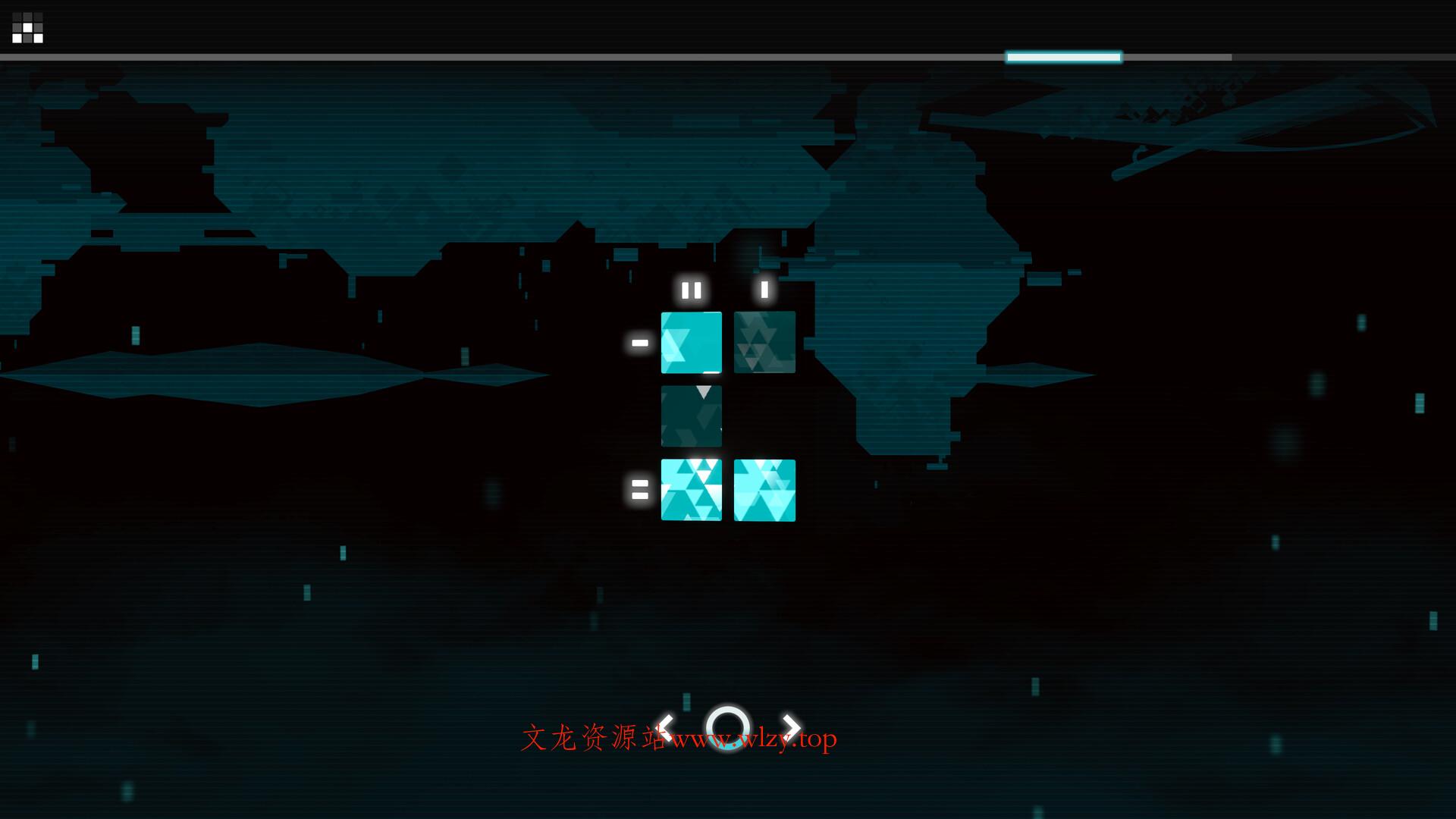Toggle the dark teal tile under the "I" symbol
This screenshot has height=819, width=1456.
tap(764, 343)
